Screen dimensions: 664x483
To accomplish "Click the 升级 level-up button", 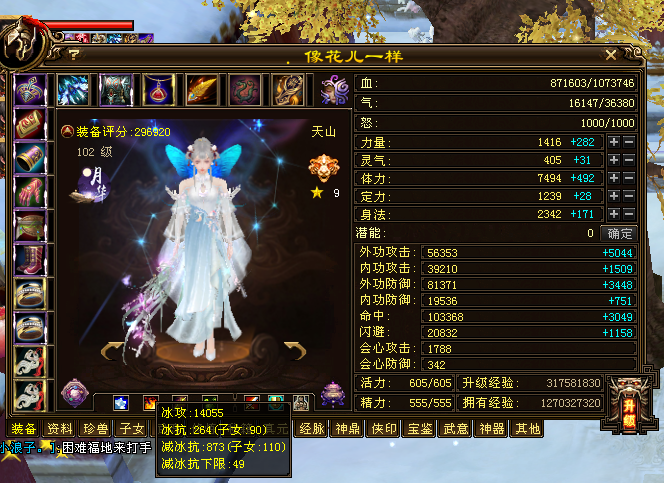I will 625,391.
